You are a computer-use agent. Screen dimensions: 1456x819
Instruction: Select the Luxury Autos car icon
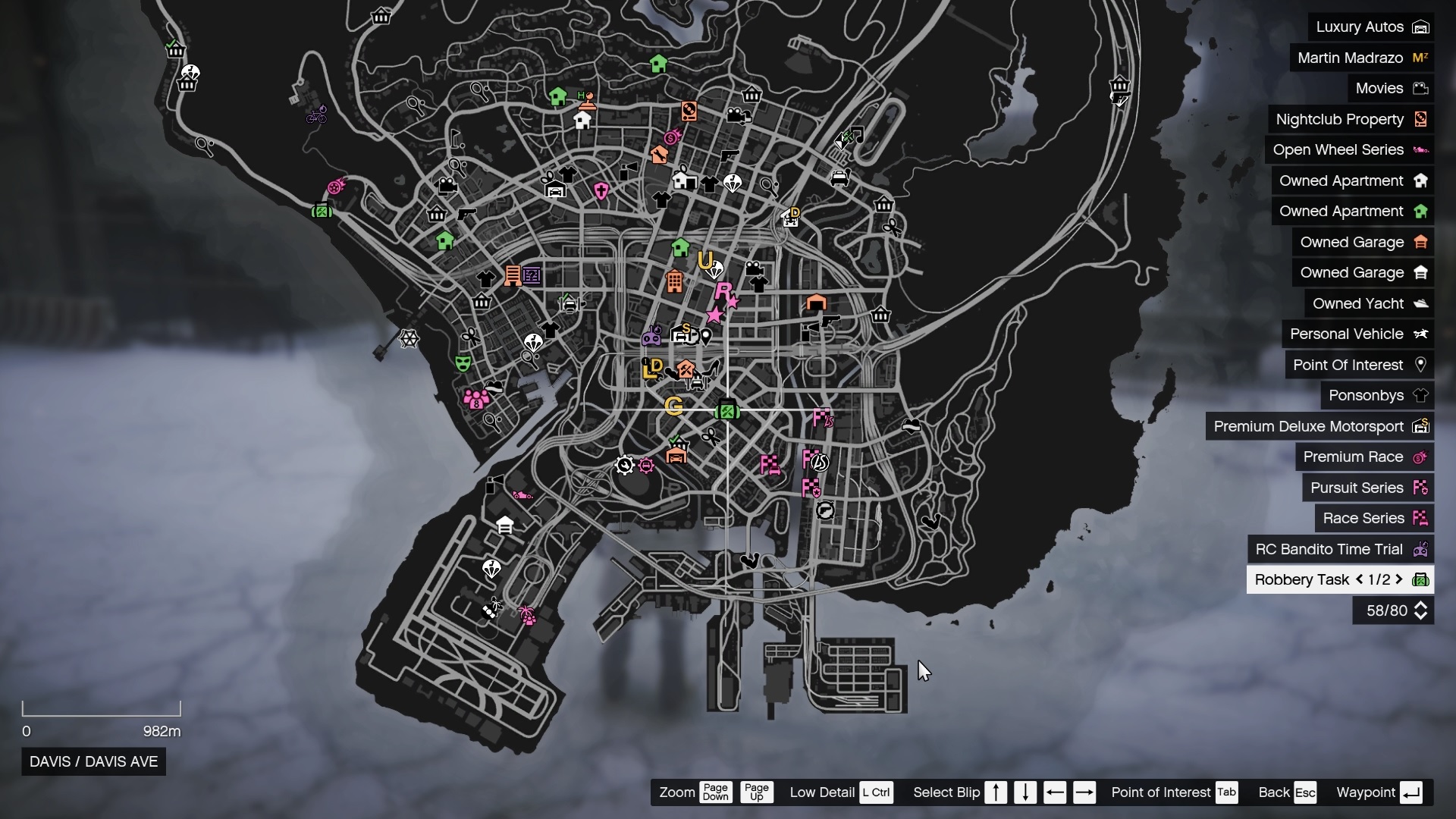[1422, 27]
